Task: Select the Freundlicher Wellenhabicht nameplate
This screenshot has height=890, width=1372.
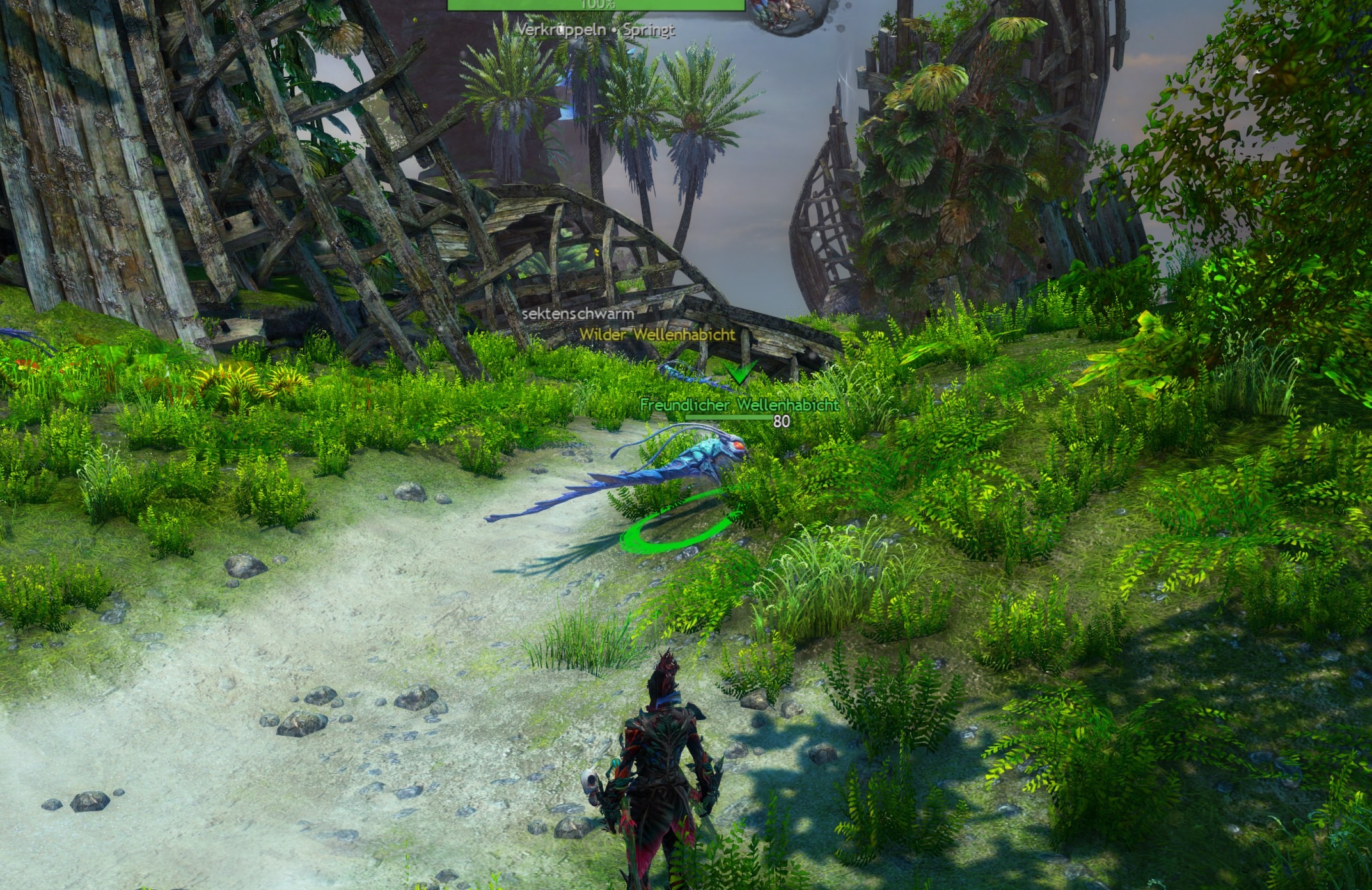Action: click(739, 405)
